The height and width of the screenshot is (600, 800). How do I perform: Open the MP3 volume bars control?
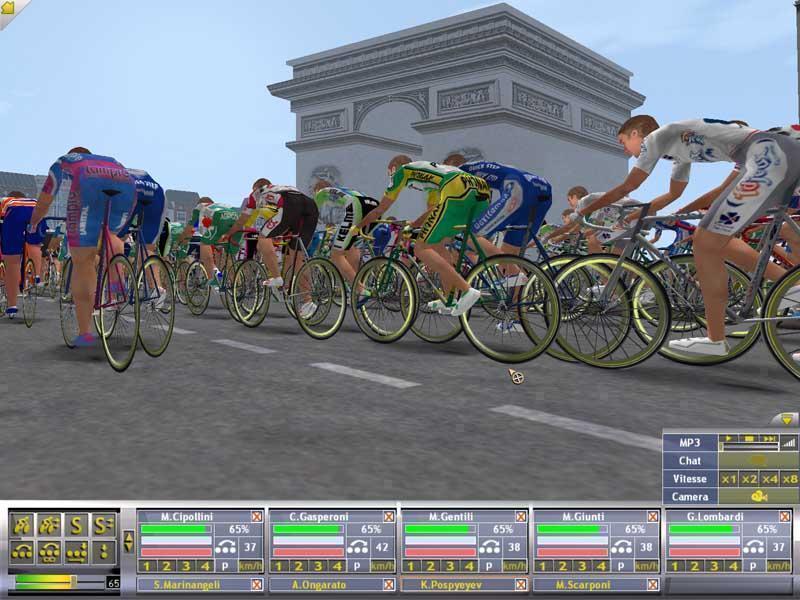(x=789, y=441)
